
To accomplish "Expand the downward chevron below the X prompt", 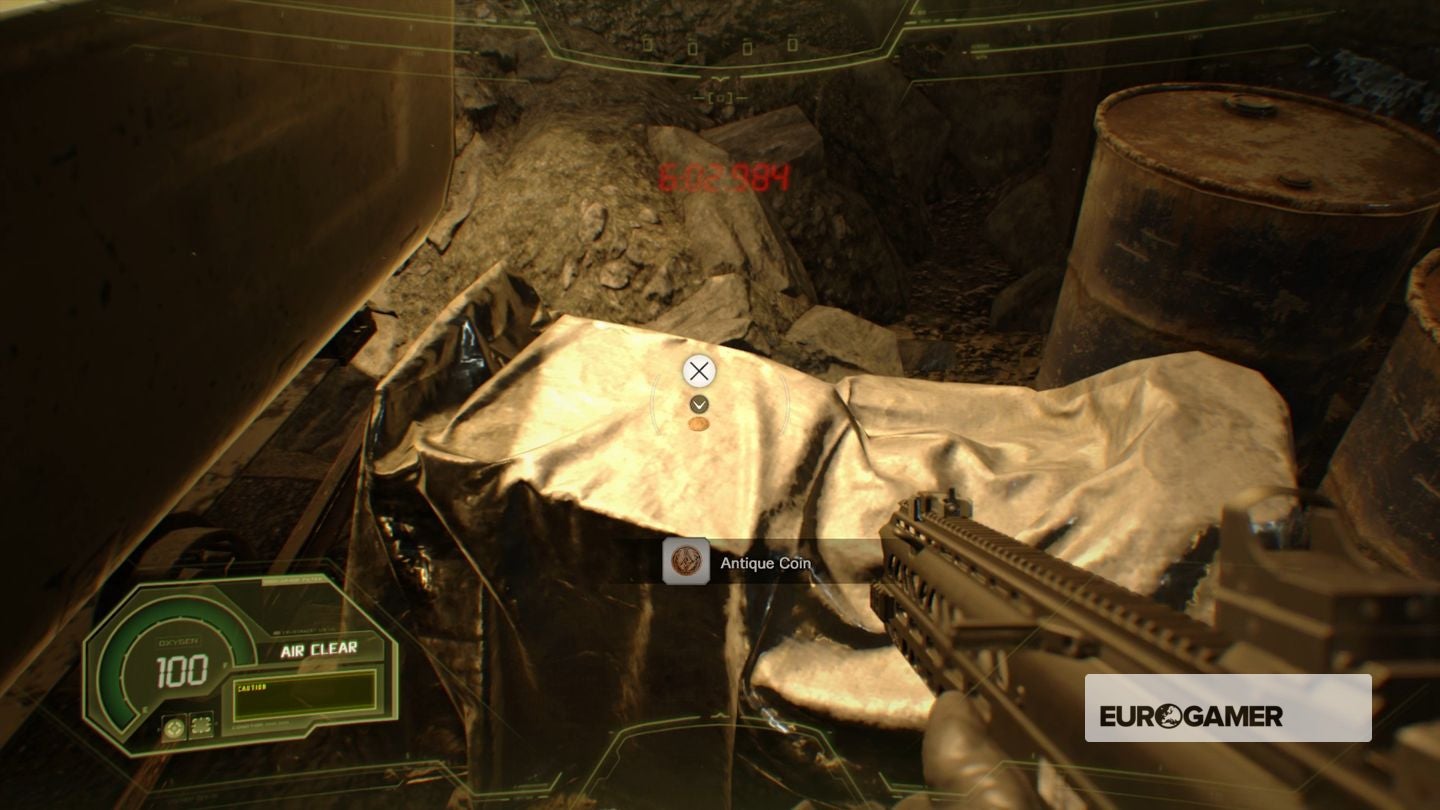I will point(698,404).
